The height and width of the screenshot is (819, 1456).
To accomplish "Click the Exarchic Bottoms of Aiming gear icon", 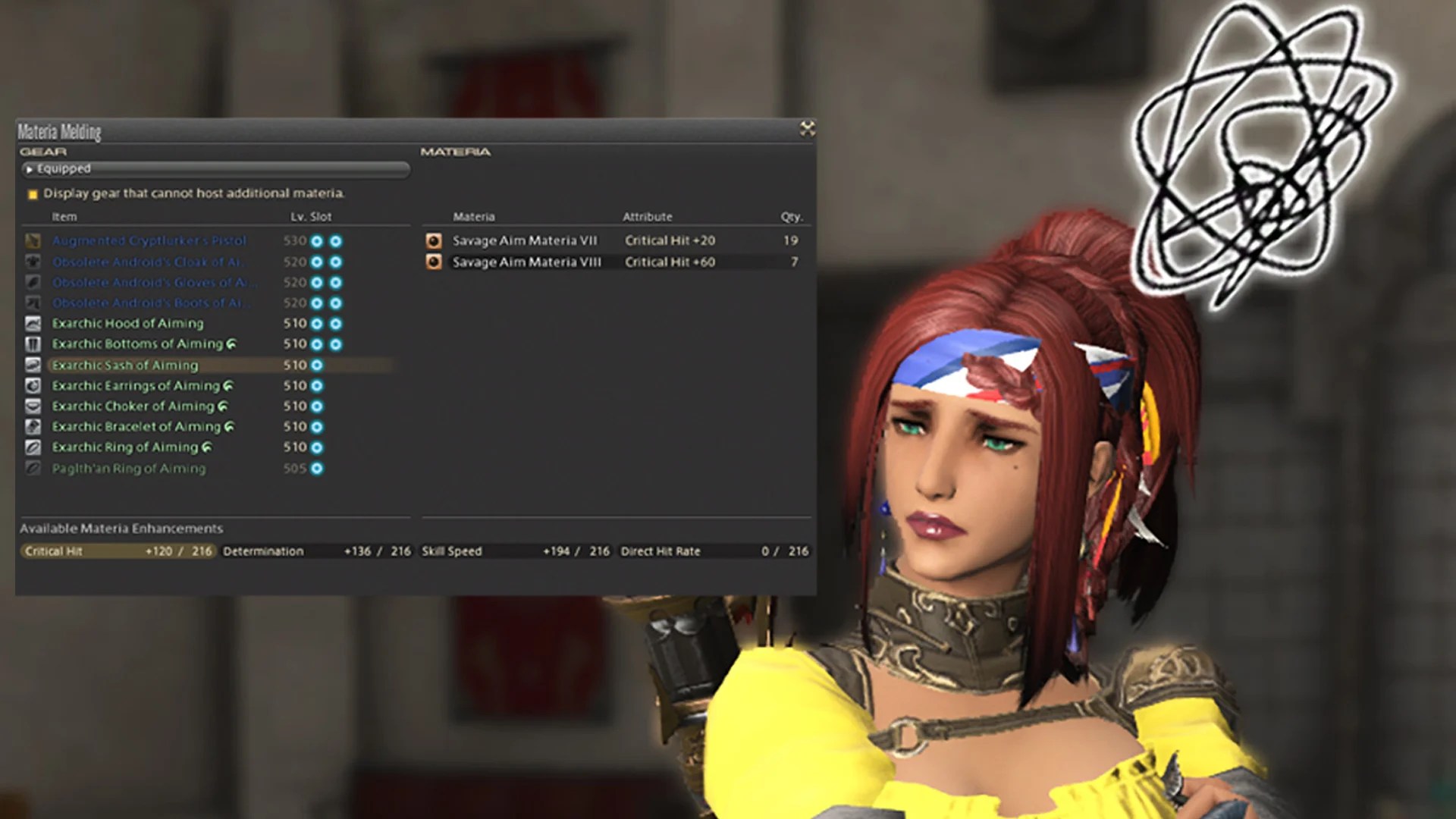I will [33, 344].
